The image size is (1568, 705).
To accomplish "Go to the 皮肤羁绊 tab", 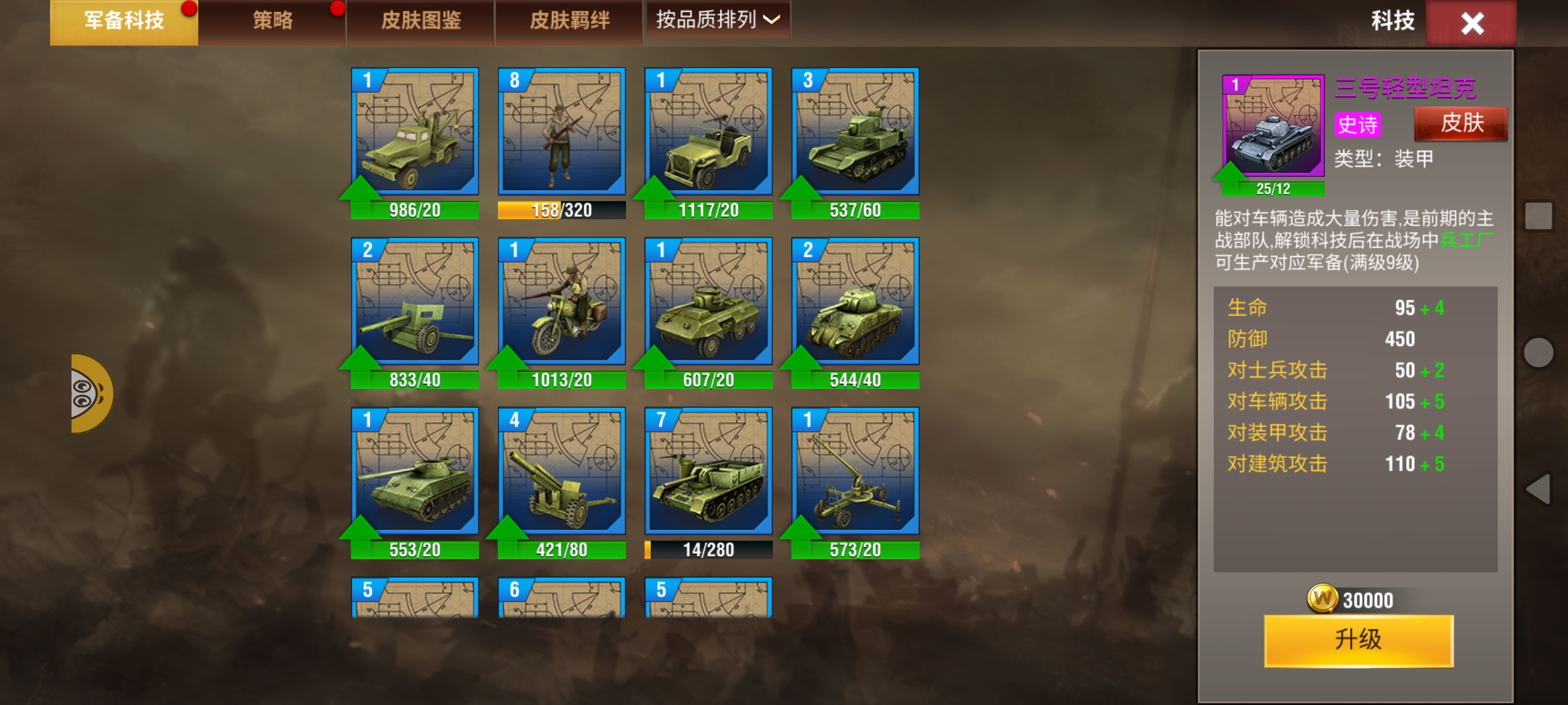I will pos(569,21).
